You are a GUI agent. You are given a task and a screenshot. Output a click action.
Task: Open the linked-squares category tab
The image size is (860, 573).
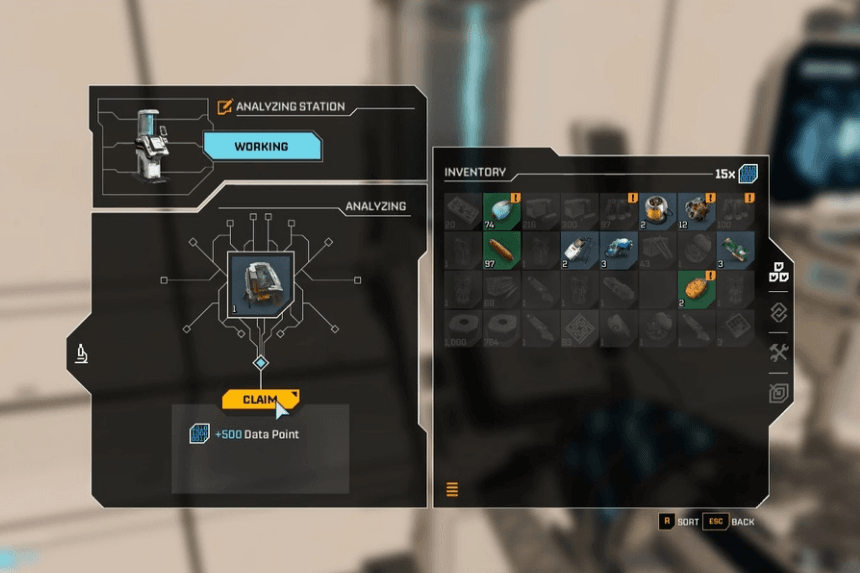(x=778, y=312)
